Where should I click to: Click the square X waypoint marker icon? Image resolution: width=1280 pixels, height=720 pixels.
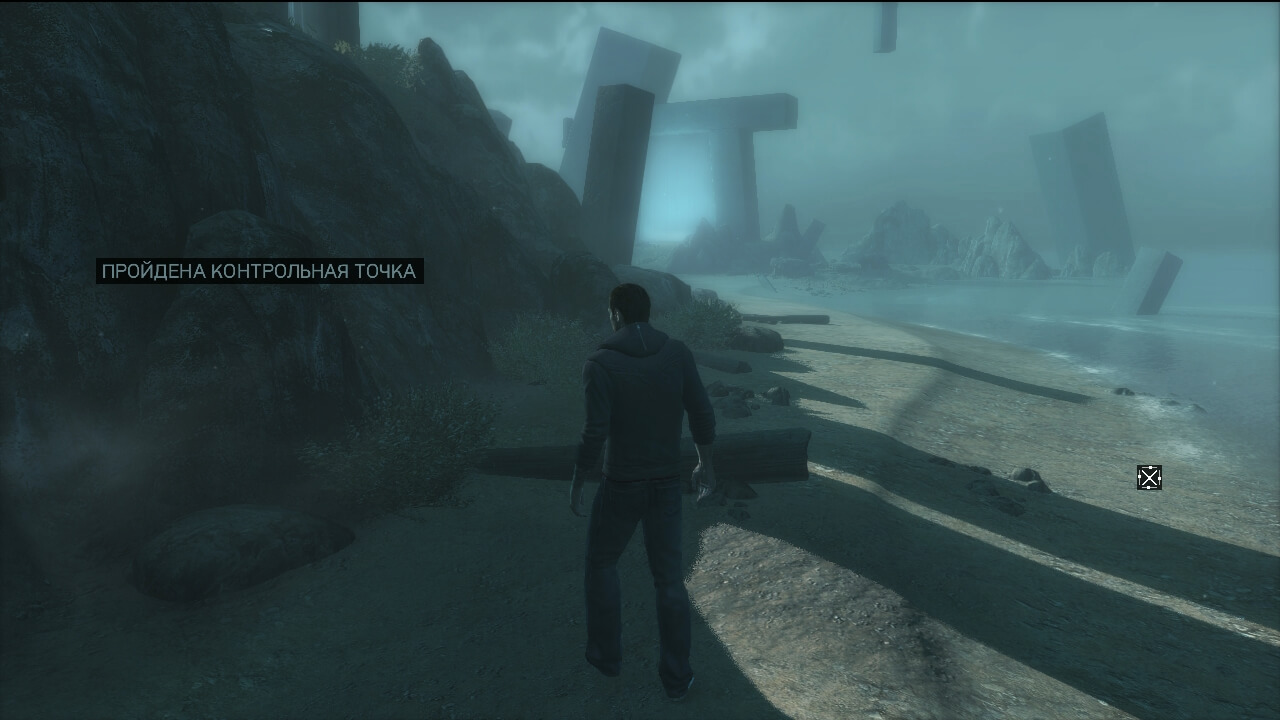tap(1149, 478)
